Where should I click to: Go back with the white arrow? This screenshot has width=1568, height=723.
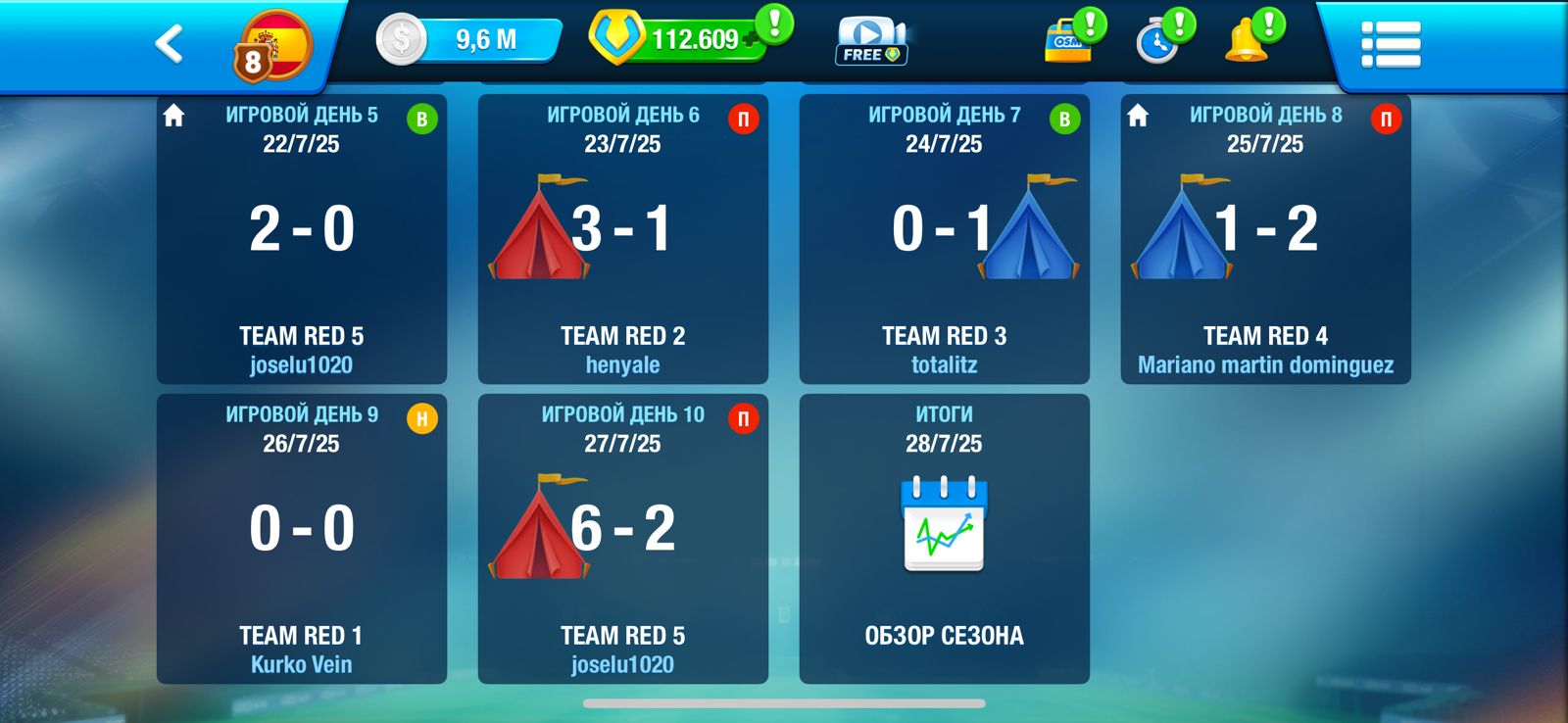[170, 44]
